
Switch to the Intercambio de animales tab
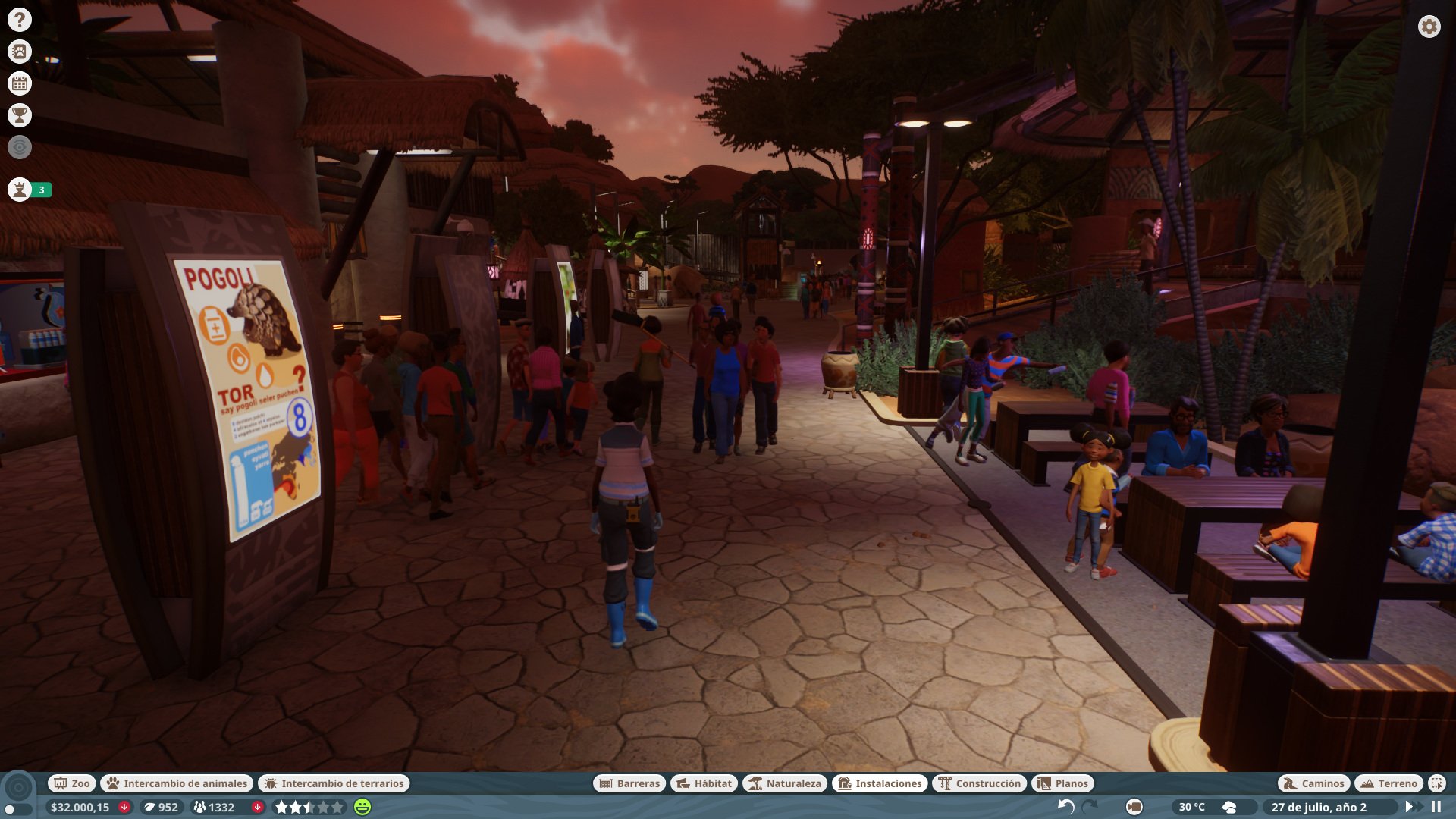[x=176, y=783]
